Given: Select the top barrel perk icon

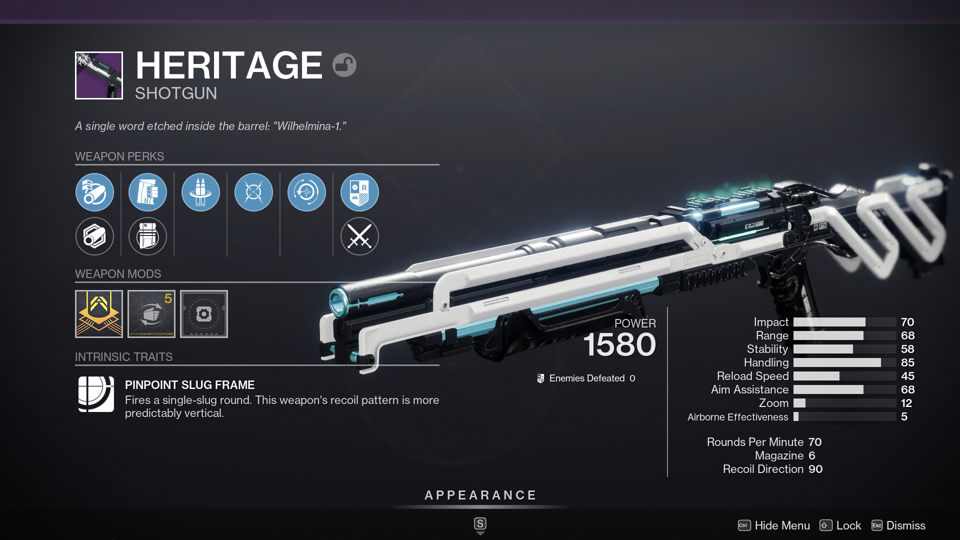Looking at the screenshot, I should 95,192.
